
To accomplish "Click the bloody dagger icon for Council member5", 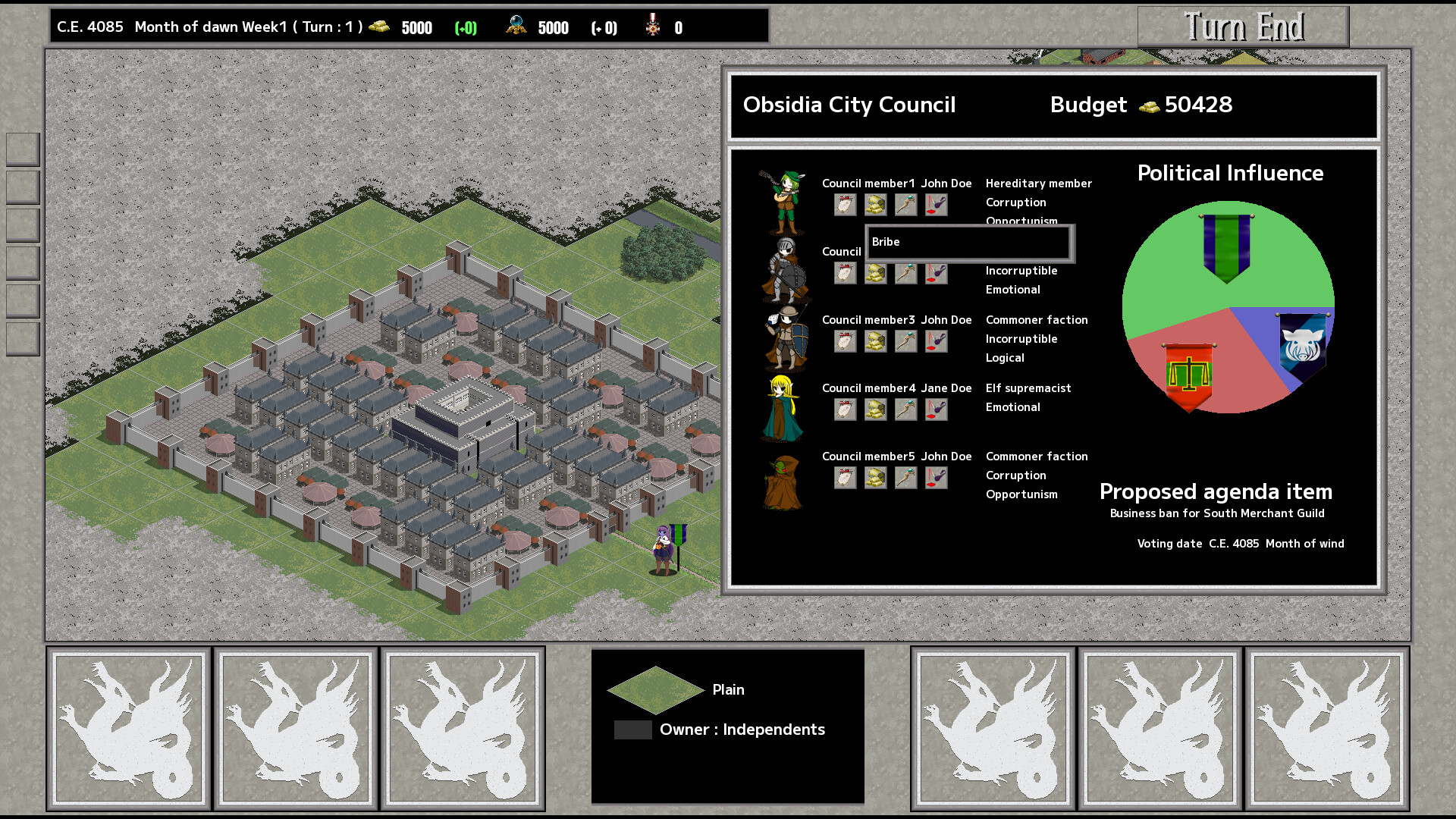I will pyautogui.click(x=935, y=478).
